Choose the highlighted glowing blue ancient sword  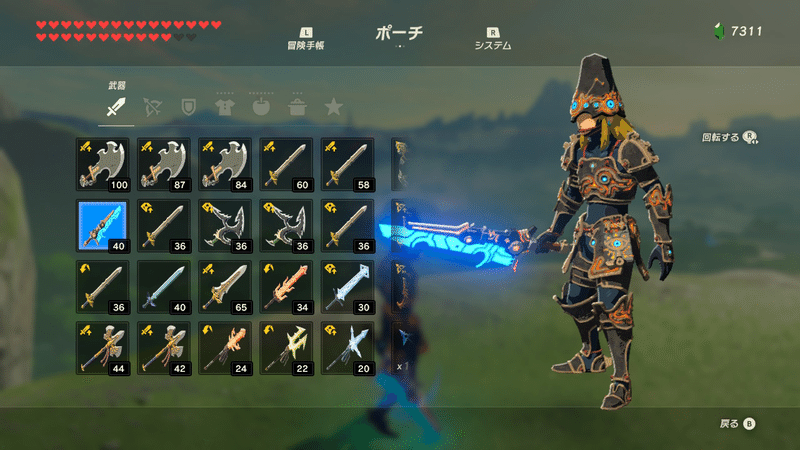pos(104,225)
